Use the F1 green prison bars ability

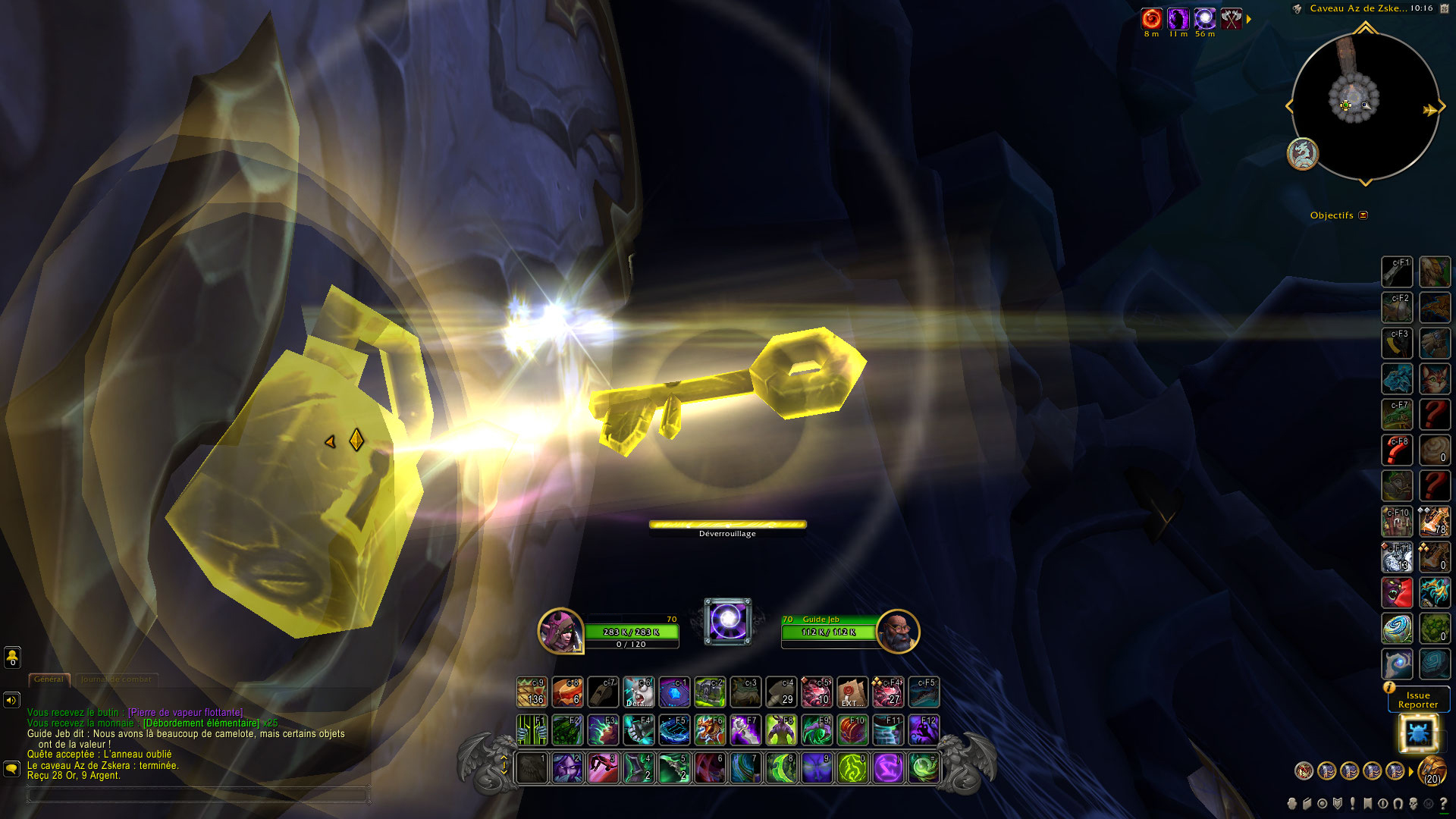tap(532, 730)
